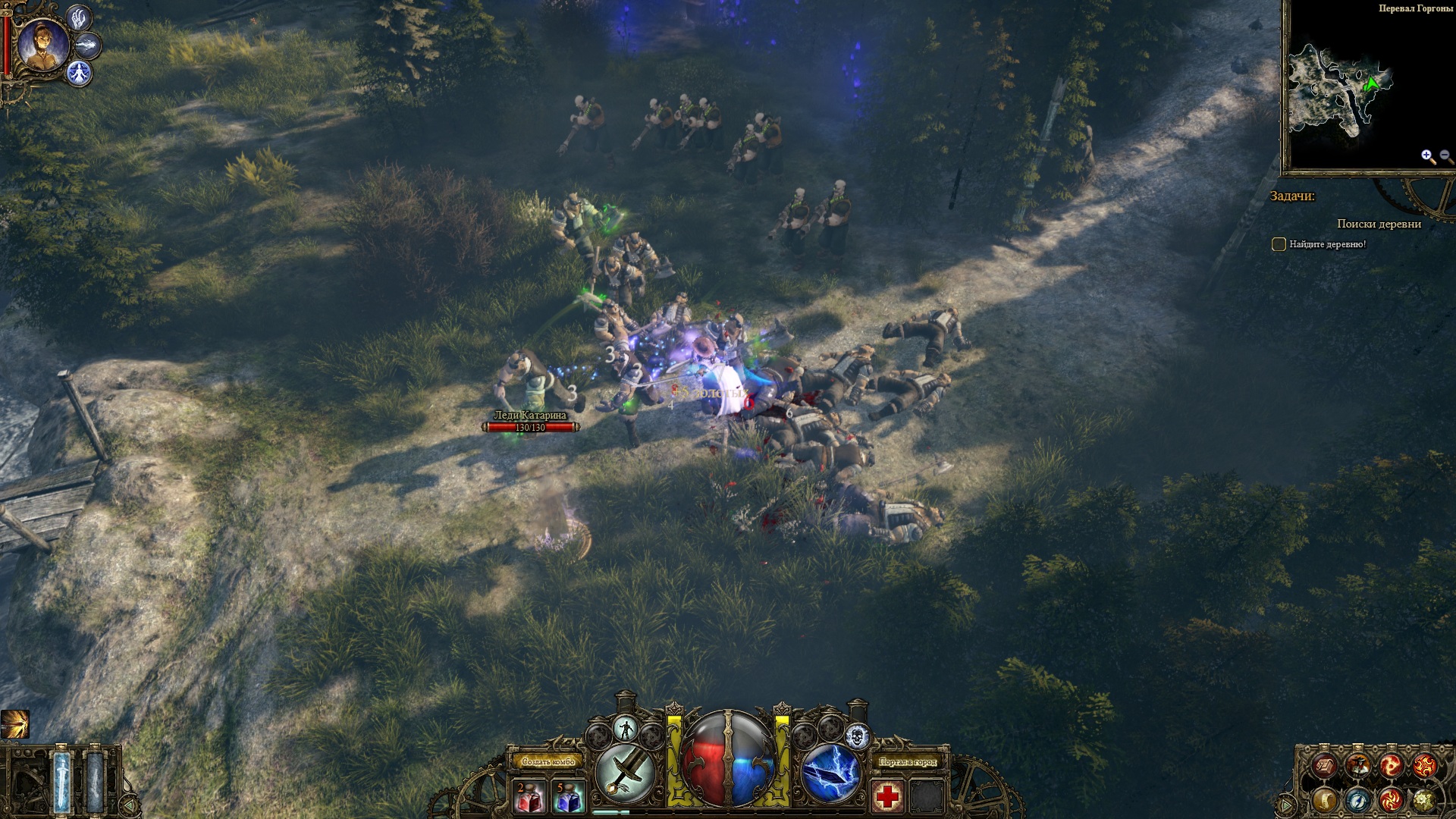Open Lady Katarina's companion portrait
The image size is (1456, 819).
43,45
